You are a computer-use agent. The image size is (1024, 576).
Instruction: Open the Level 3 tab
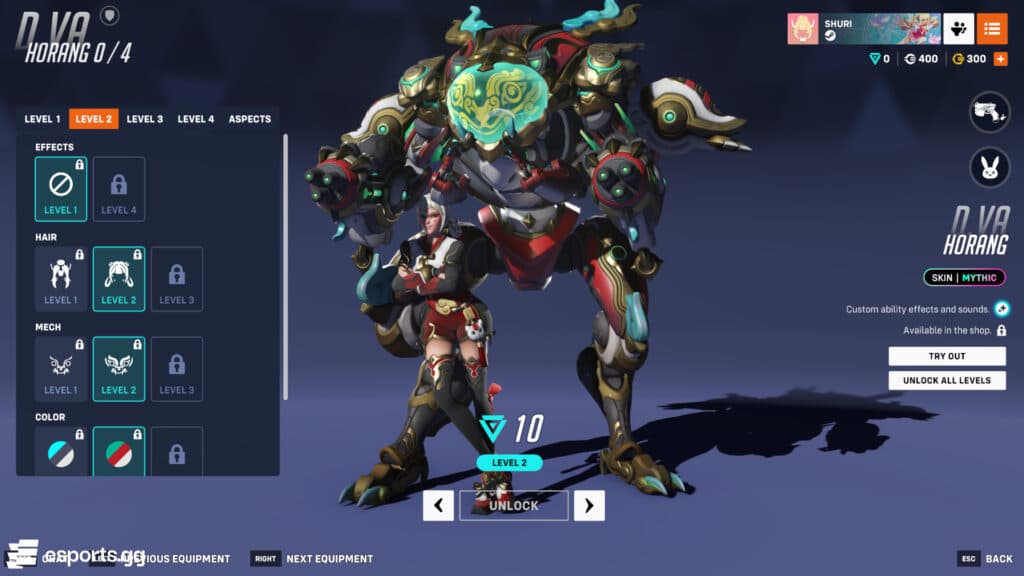(x=145, y=119)
